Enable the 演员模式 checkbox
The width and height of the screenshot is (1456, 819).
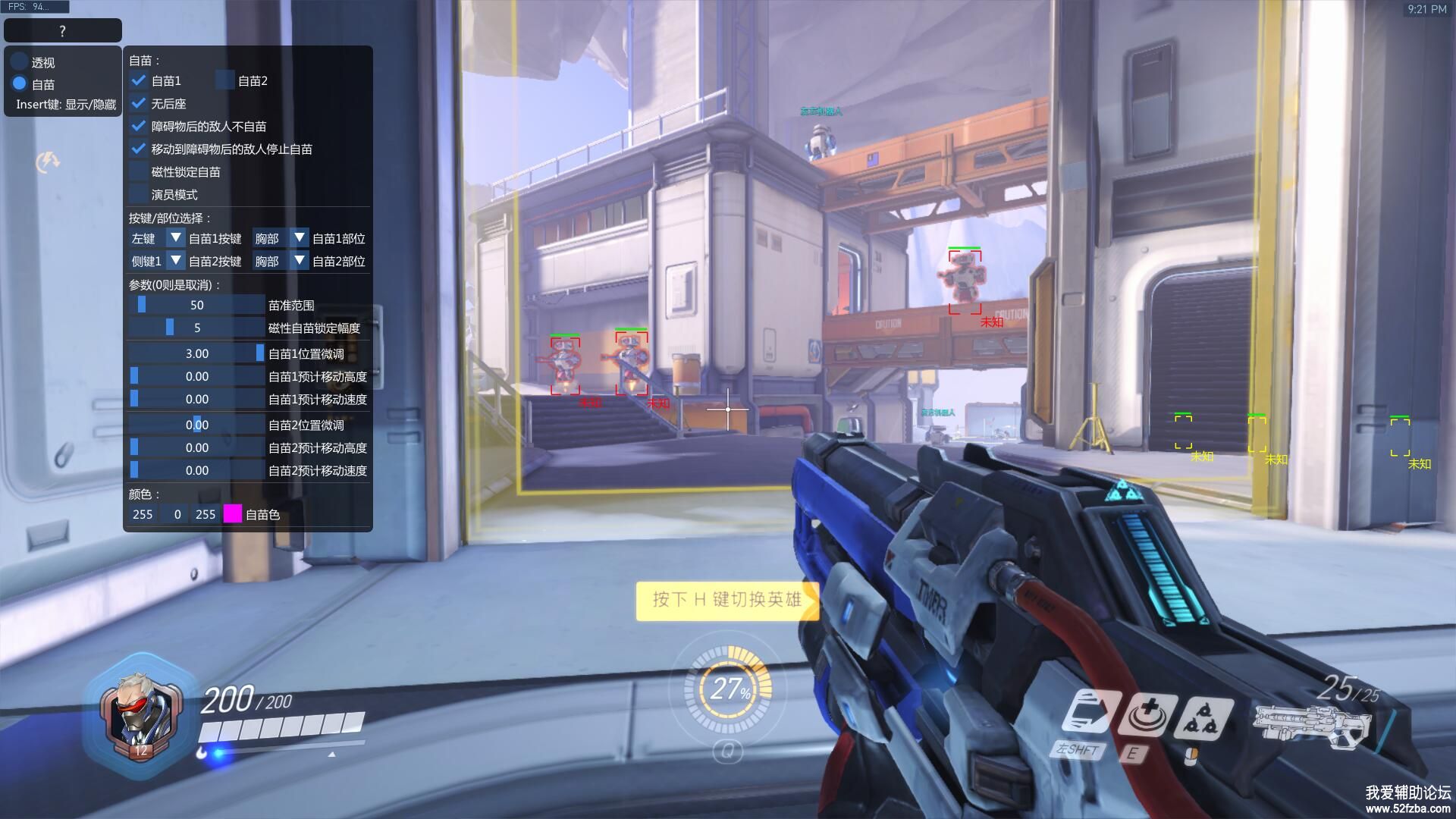point(139,194)
